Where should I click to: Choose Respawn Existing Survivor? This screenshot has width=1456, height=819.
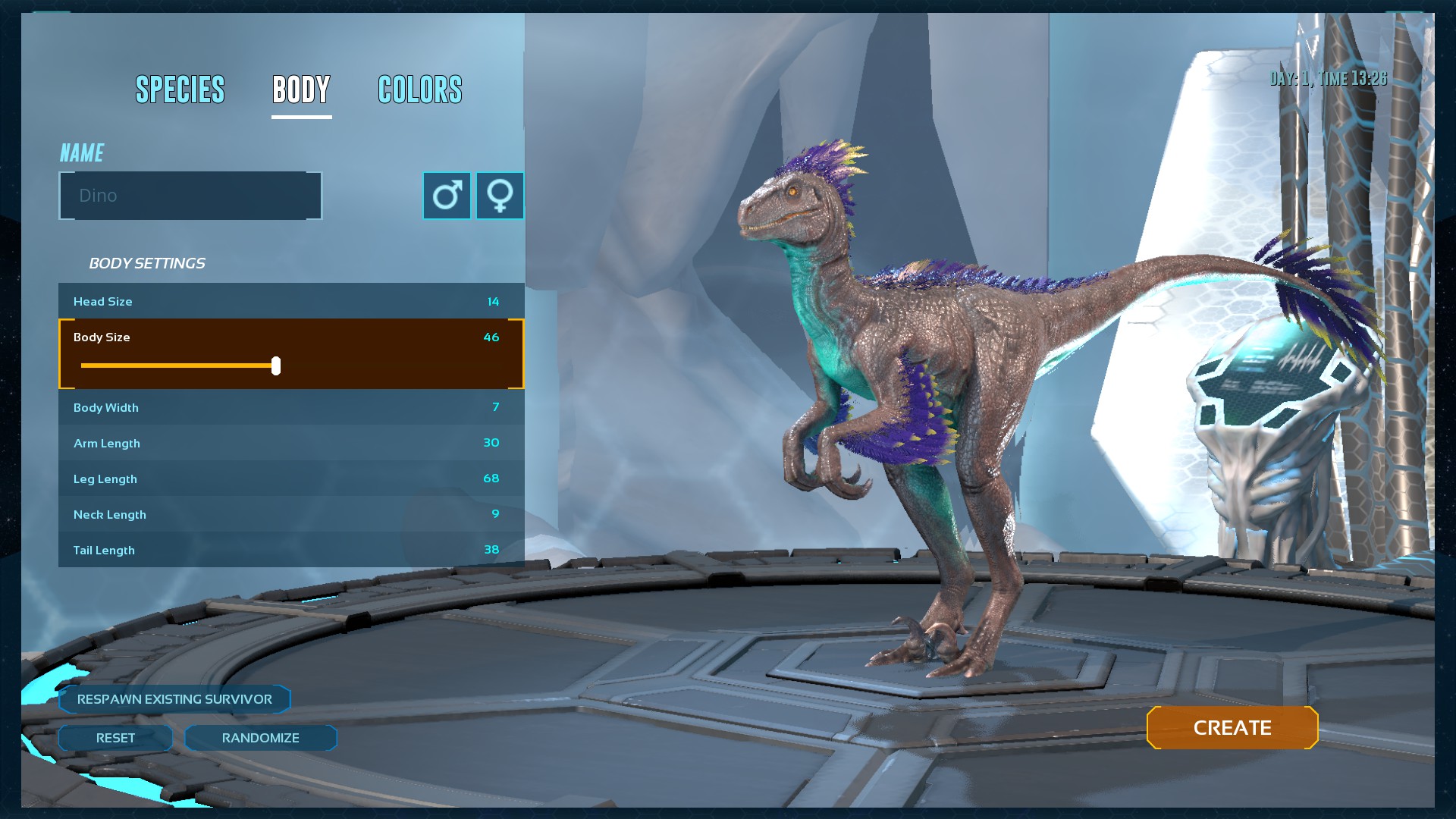click(x=174, y=699)
